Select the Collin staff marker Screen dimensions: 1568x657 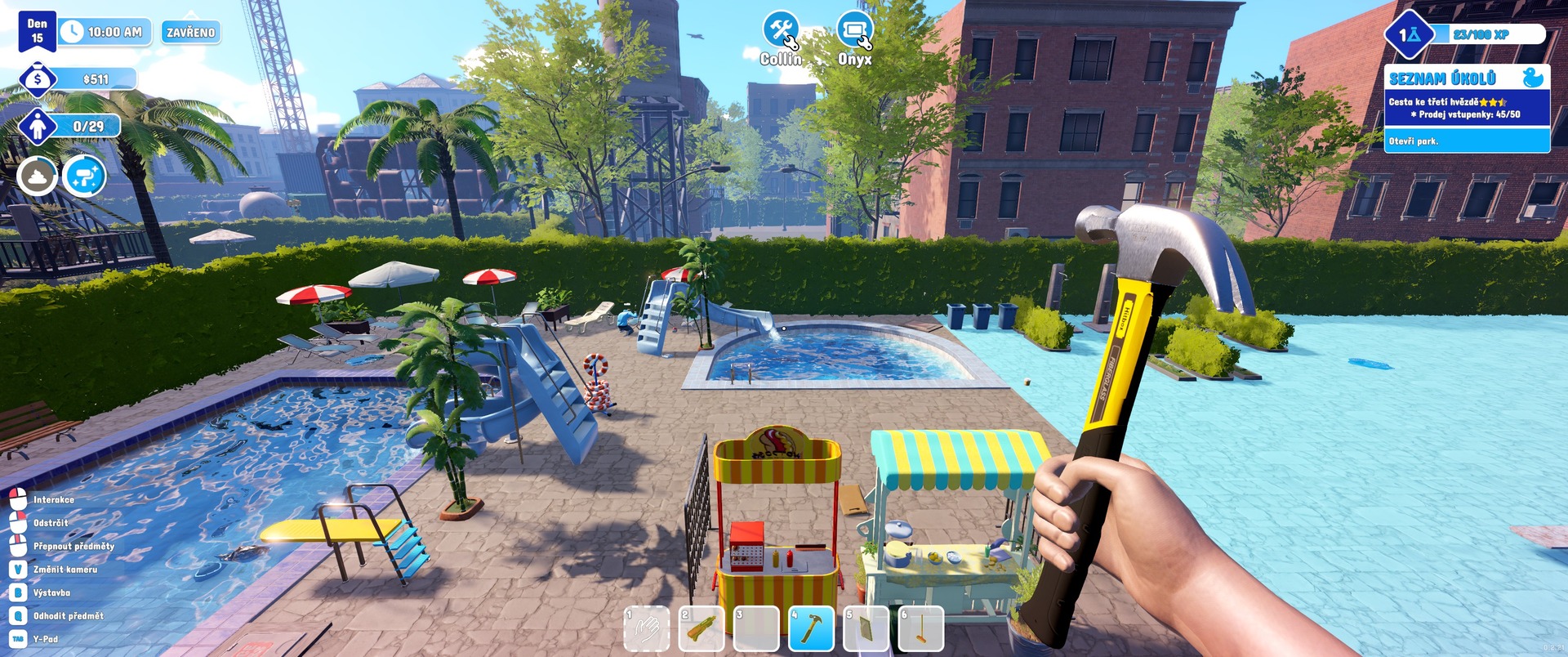click(781, 32)
